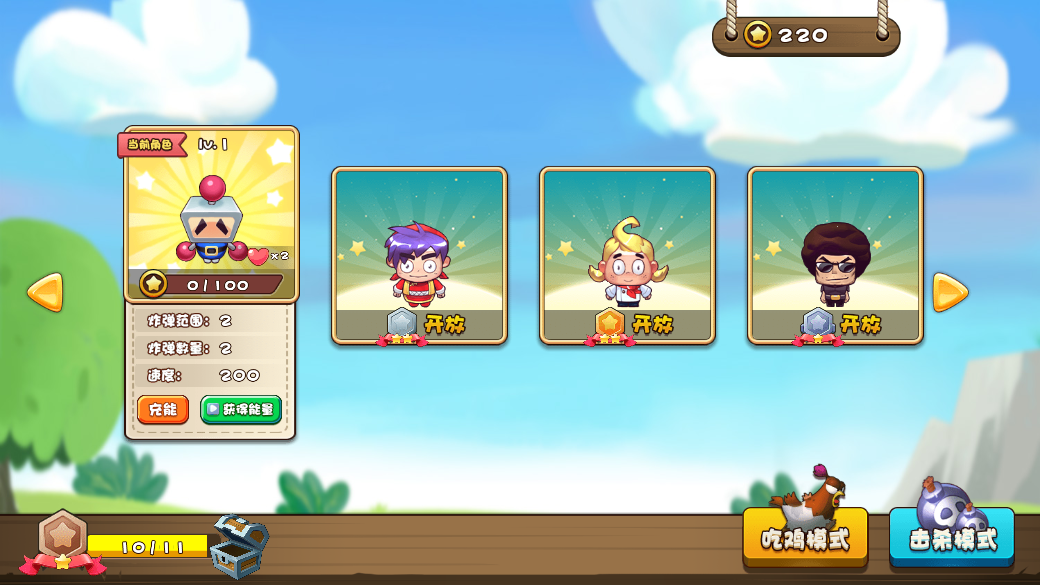Show next characters with right arrow
Viewport: 1040px width, 585px height.
[949, 292]
